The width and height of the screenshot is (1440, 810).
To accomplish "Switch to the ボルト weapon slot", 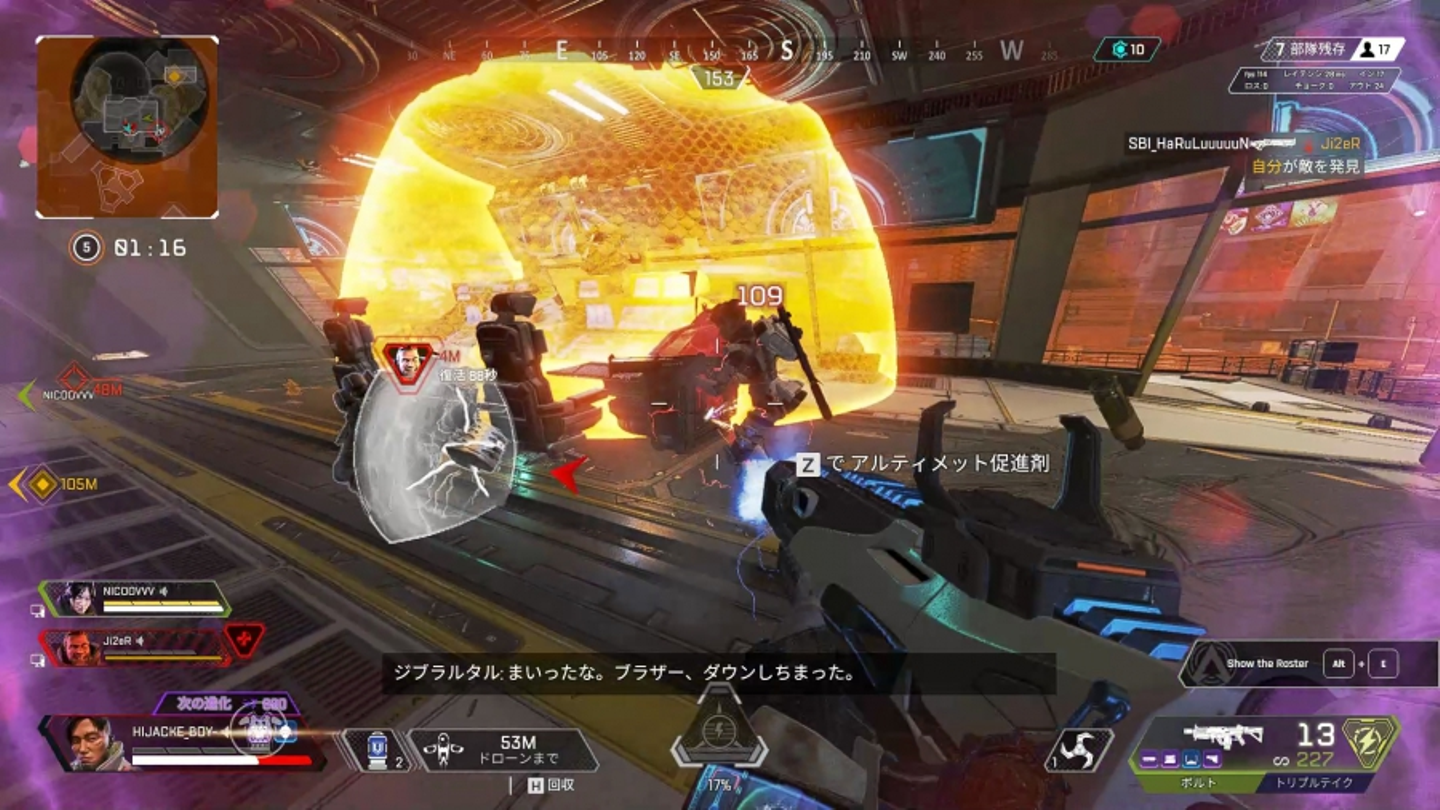I will [x=1201, y=782].
